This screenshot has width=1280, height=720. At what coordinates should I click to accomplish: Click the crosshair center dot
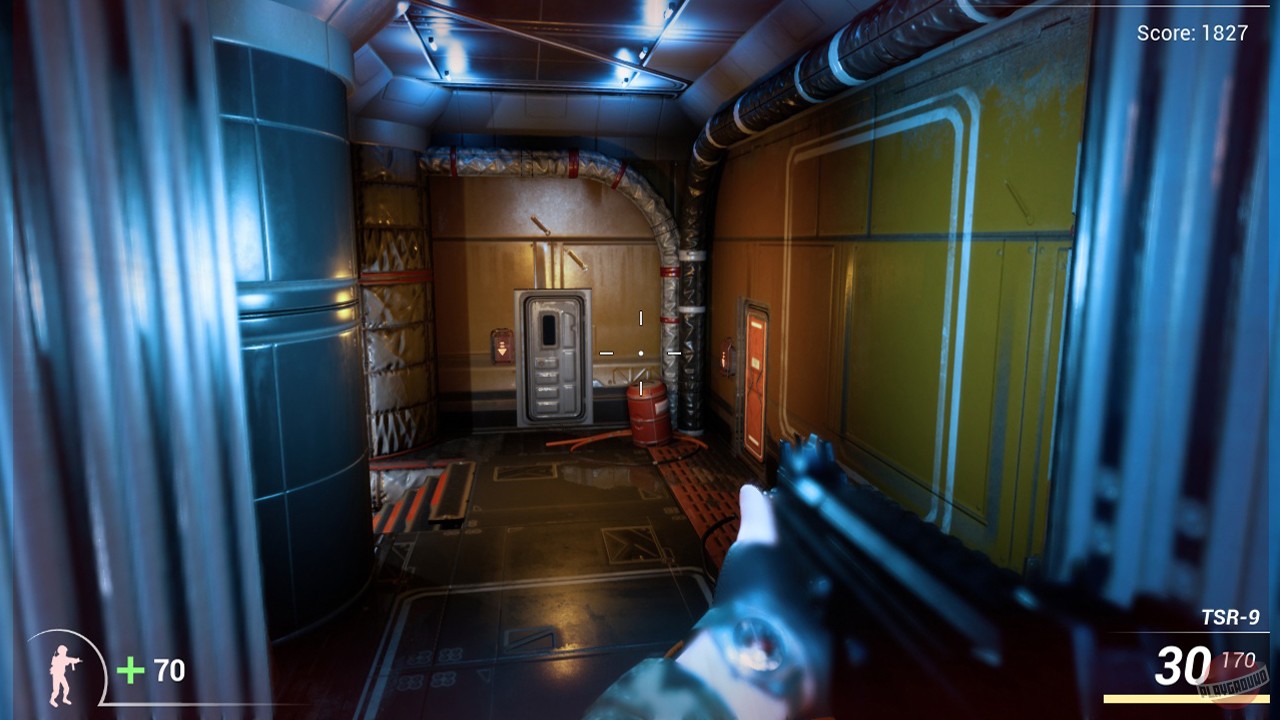[640, 352]
